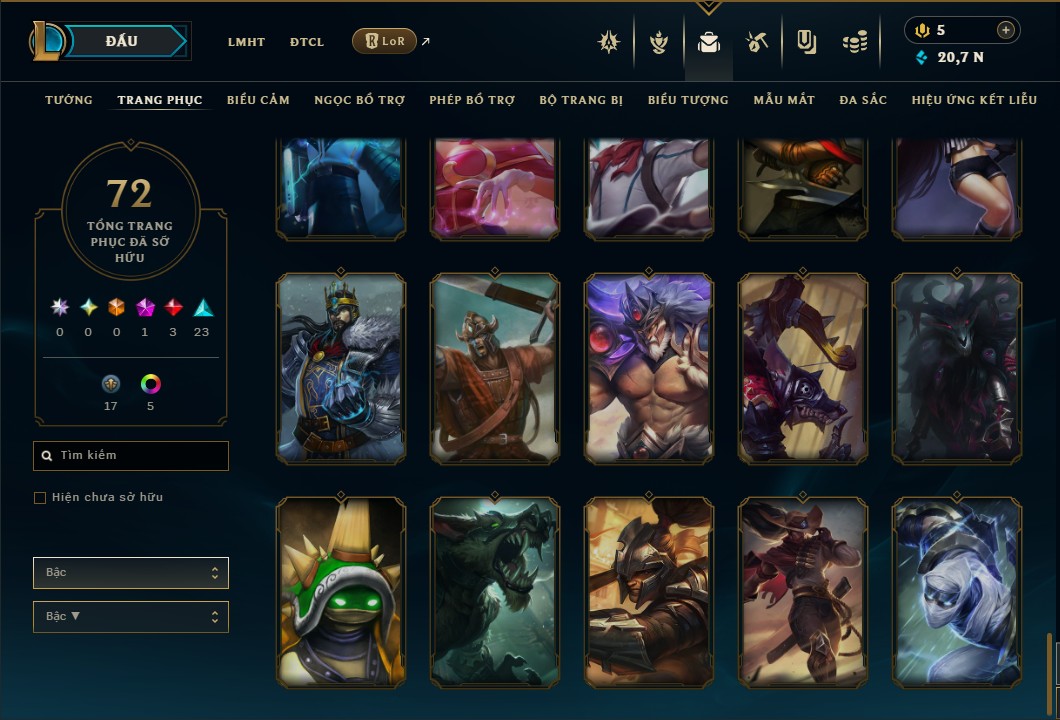Show the PHÉP BỔ TRỢ tab
The image size is (1060, 720).
coord(472,100)
